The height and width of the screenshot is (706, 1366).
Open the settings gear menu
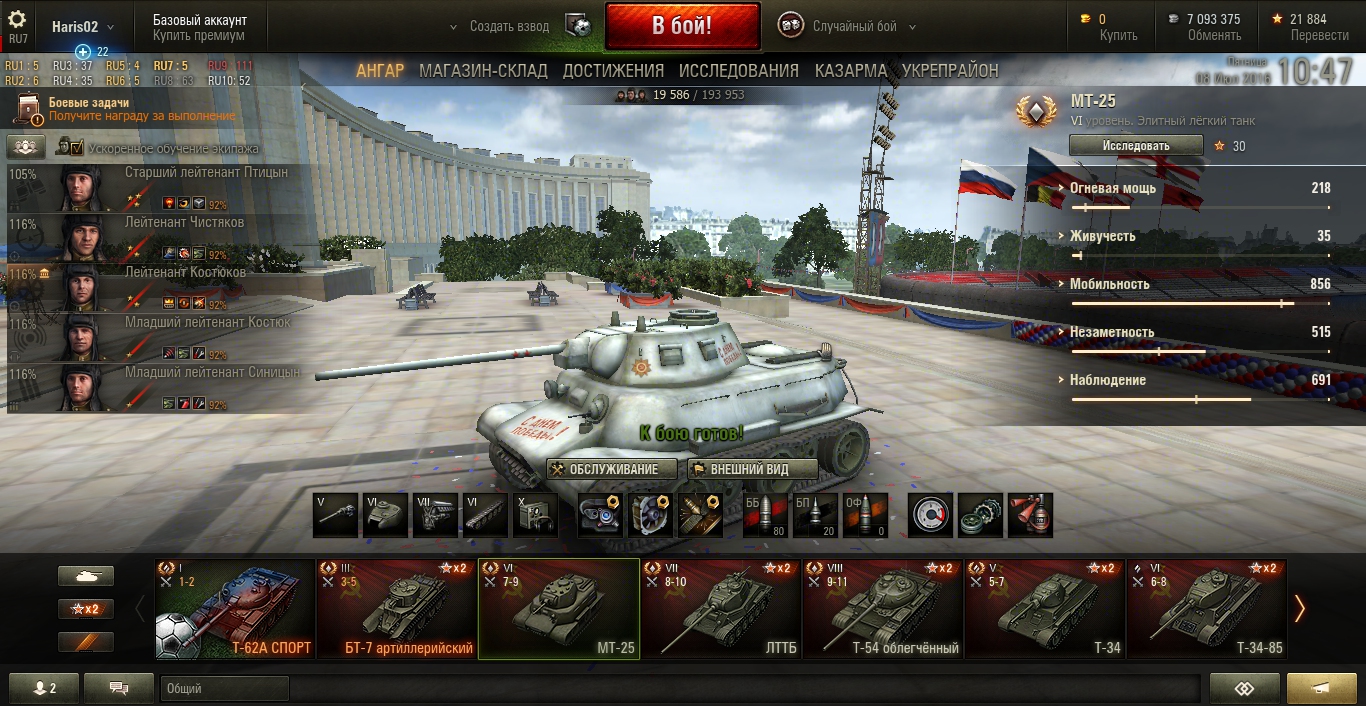tap(17, 20)
